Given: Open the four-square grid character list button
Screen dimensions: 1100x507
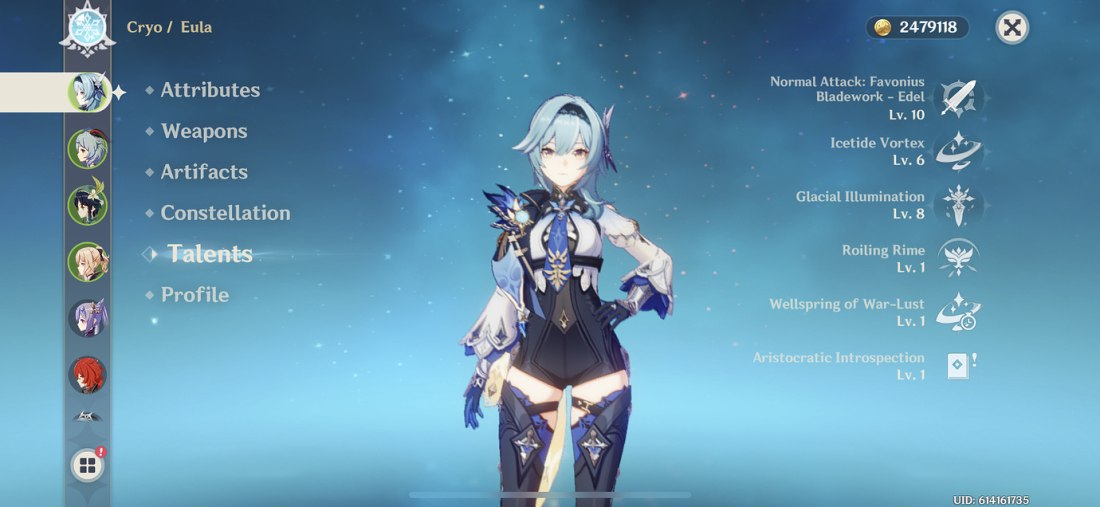Looking at the screenshot, I should tap(88, 465).
